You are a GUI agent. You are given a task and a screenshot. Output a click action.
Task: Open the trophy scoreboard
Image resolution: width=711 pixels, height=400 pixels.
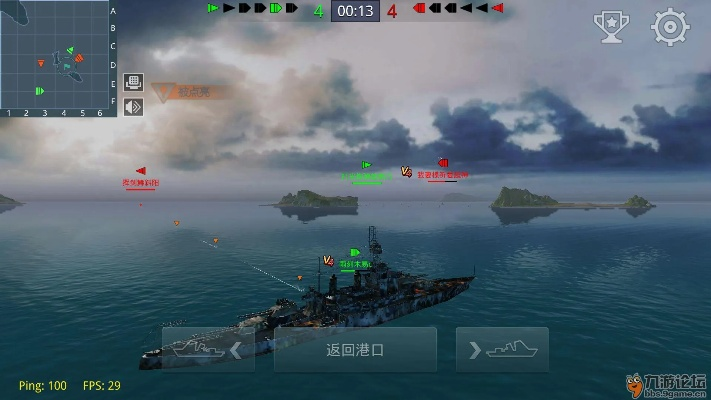[x=610, y=27]
